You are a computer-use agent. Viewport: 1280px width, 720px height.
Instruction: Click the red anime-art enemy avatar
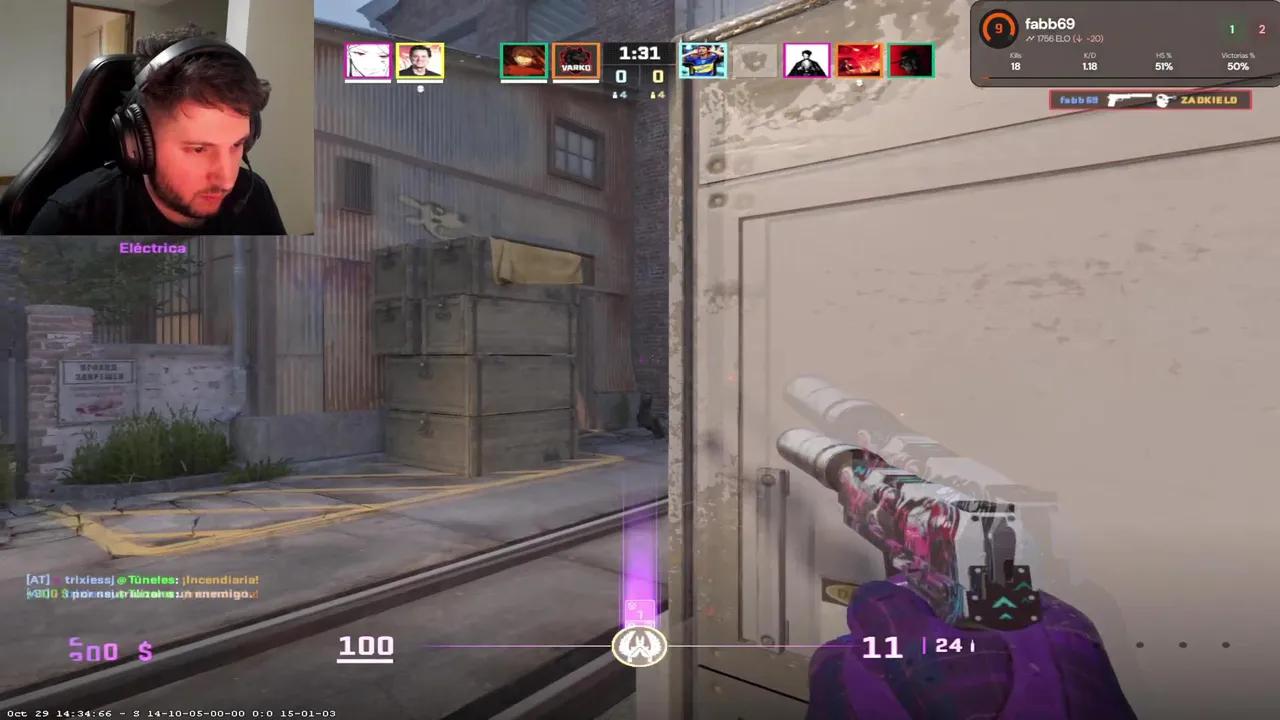858,60
